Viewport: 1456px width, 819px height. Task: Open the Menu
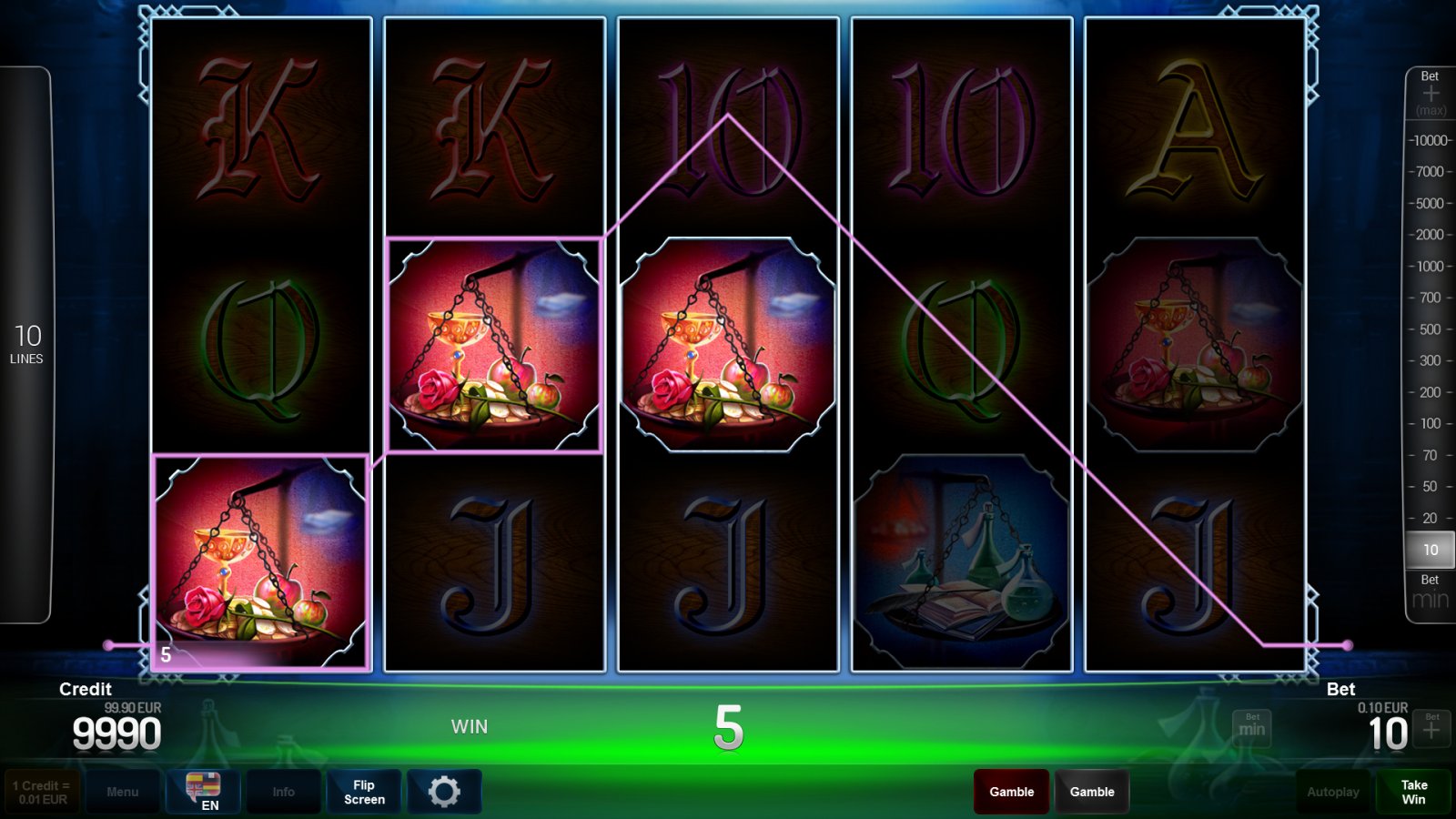point(123,792)
